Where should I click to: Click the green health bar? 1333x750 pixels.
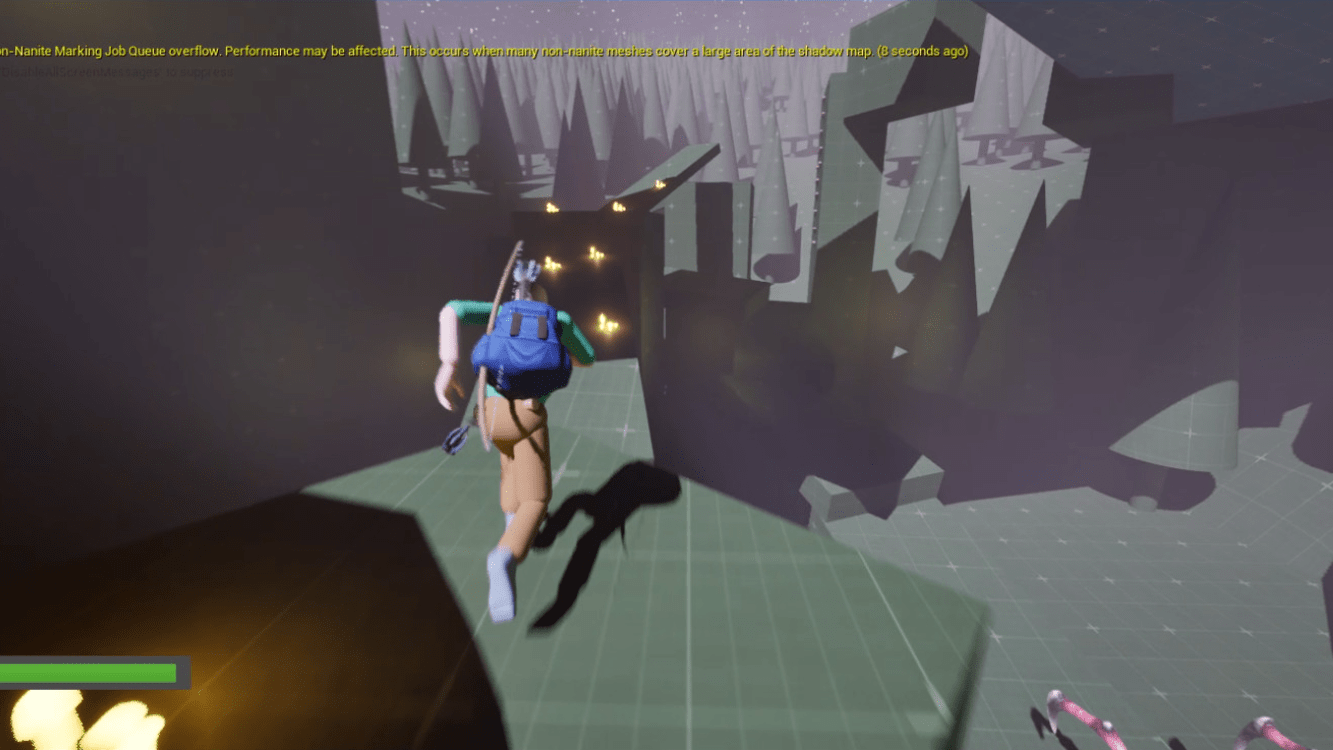(x=85, y=672)
